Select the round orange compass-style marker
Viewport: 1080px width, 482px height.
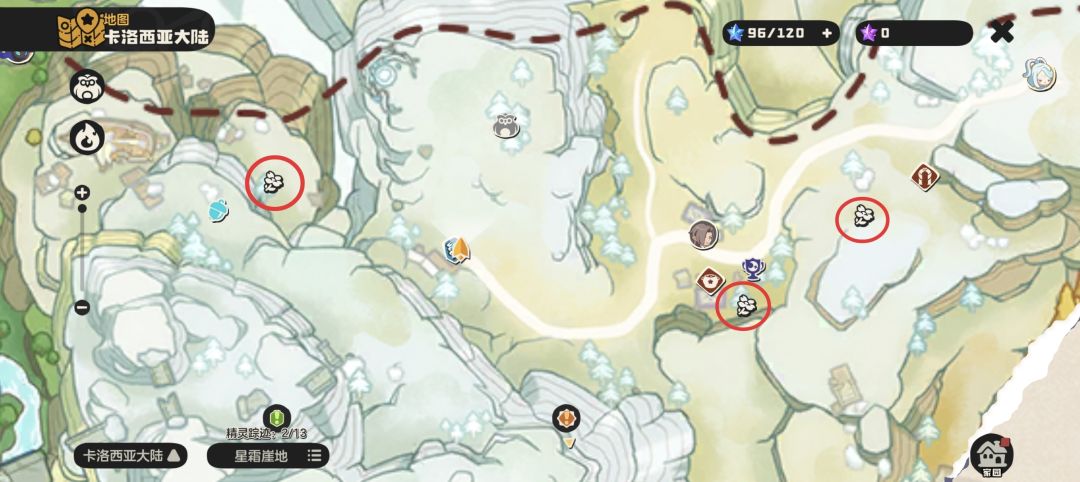coord(566,417)
